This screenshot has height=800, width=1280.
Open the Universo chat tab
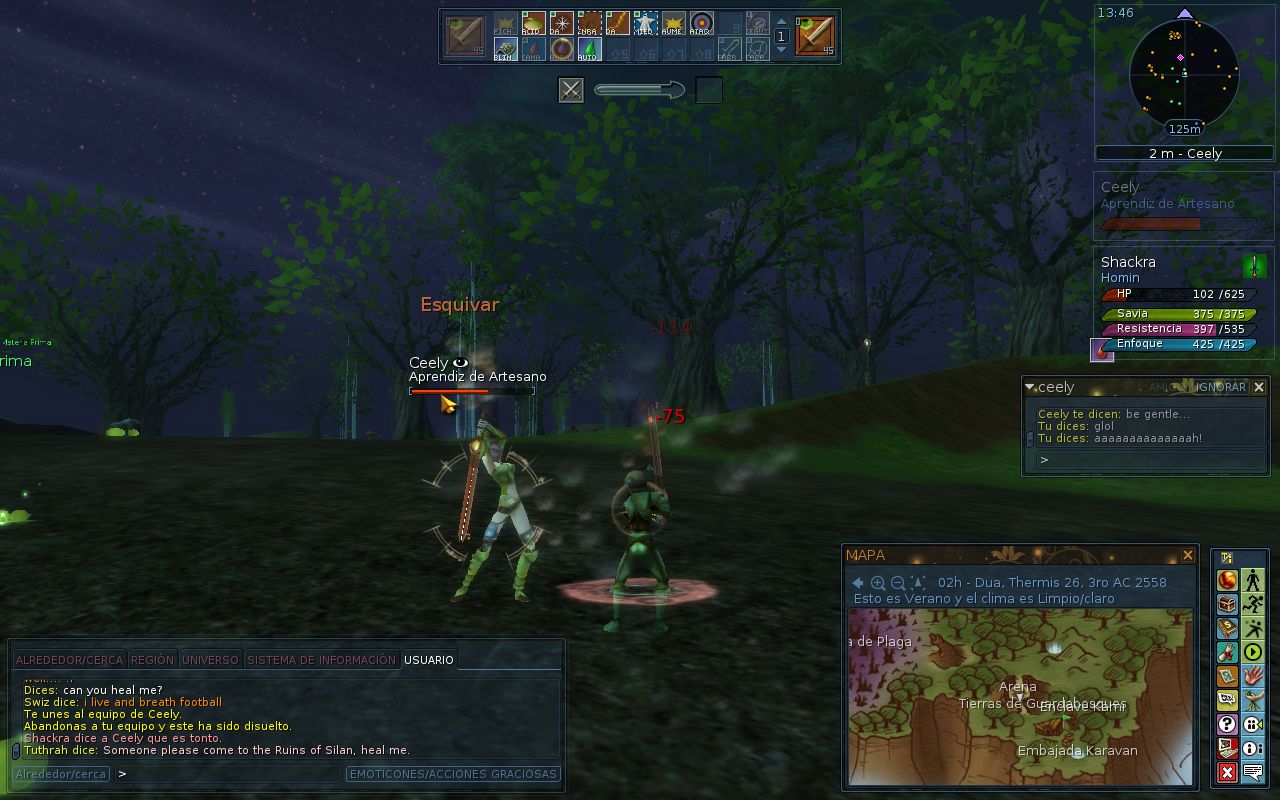pos(210,660)
